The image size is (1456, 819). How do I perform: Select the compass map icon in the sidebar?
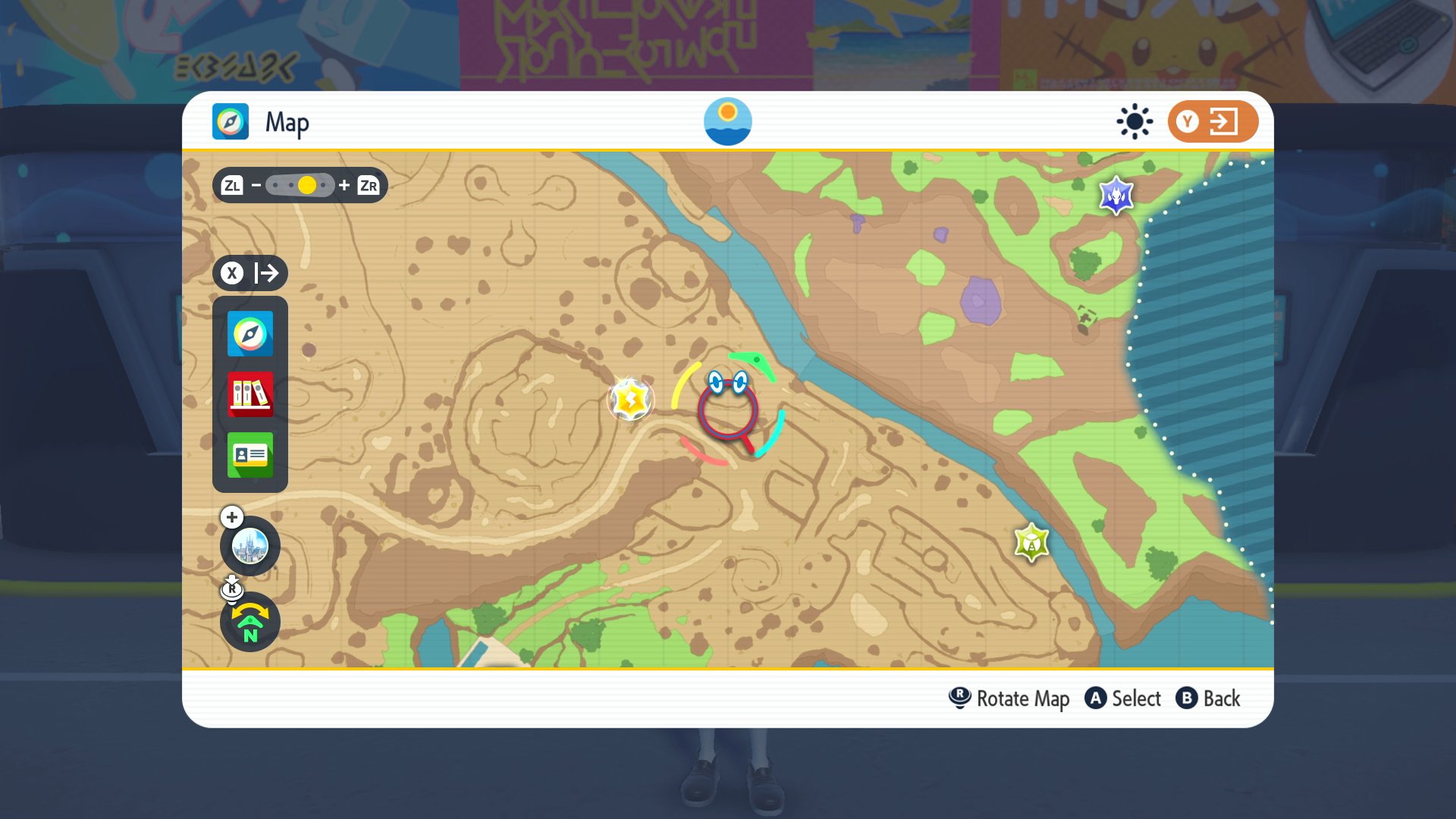tap(249, 334)
